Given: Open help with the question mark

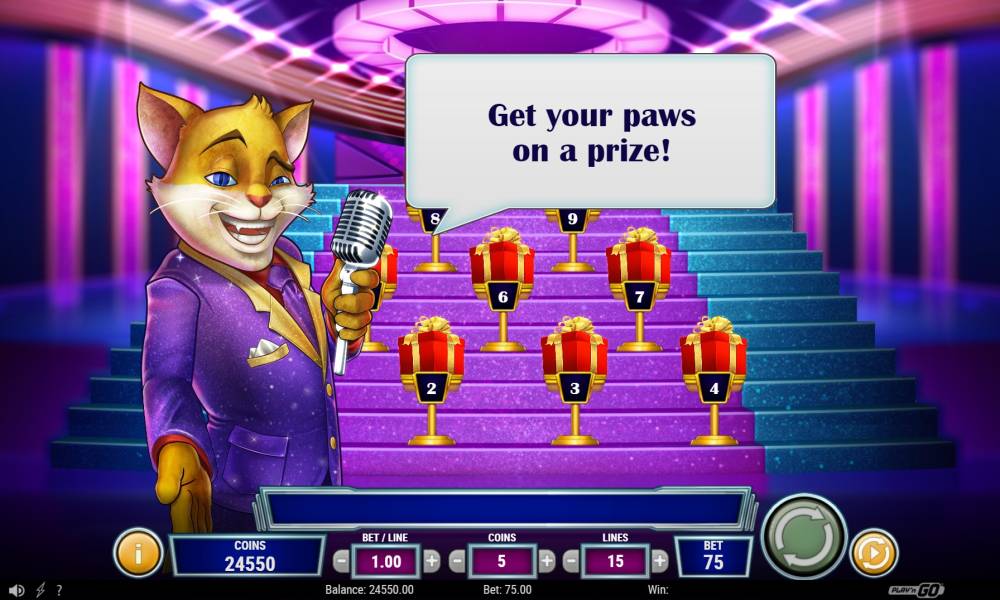Looking at the screenshot, I should pyautogui.click(x=59, y=591).
